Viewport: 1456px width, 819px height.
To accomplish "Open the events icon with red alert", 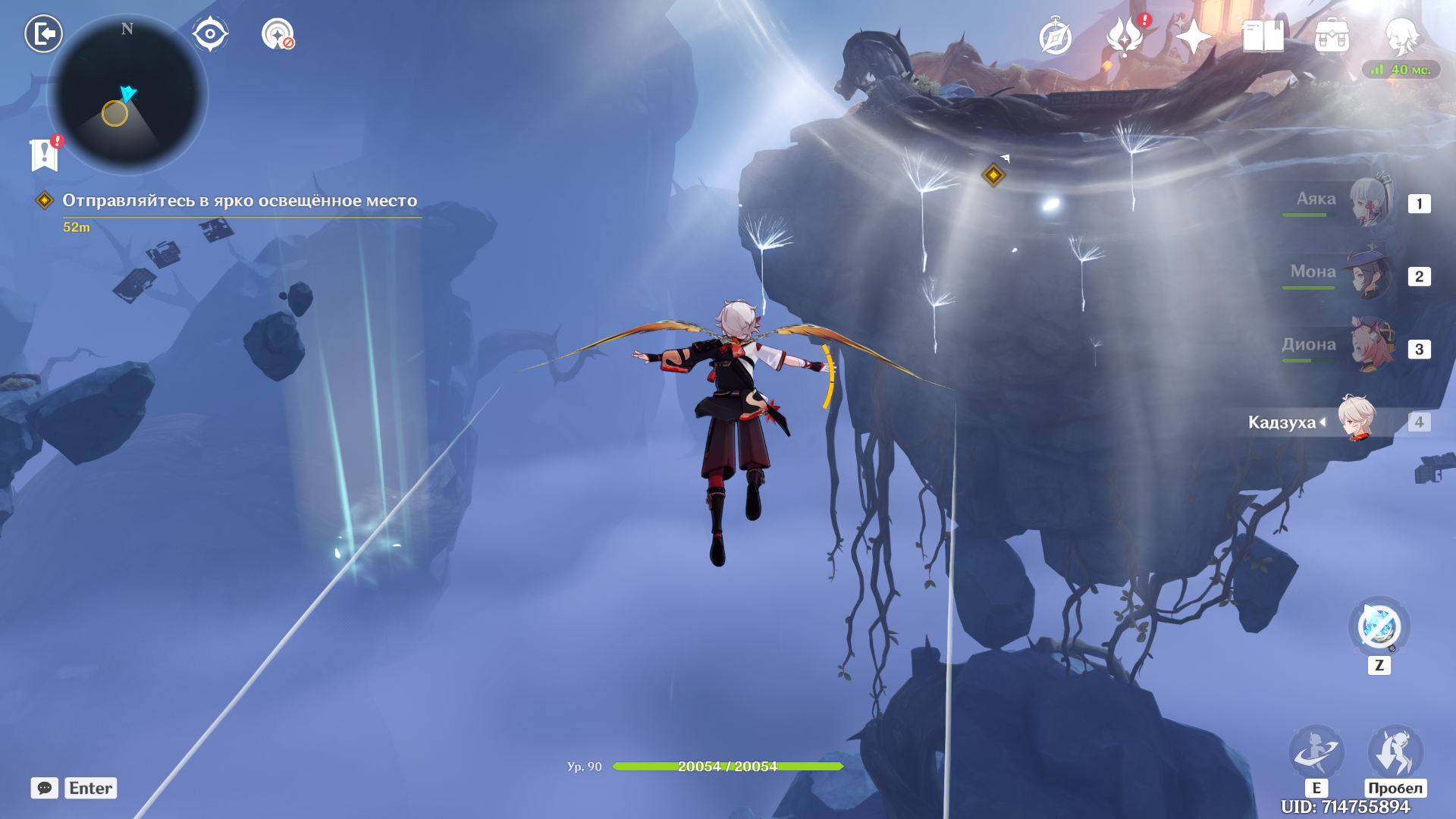I will click(x=1125, y=36).
